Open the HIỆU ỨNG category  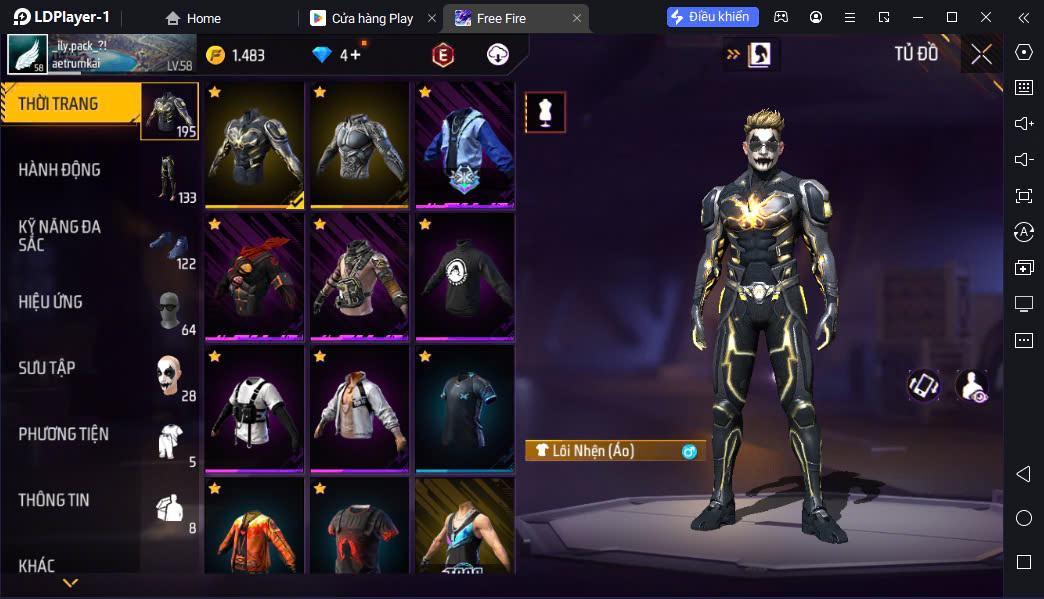pos(51,302)
